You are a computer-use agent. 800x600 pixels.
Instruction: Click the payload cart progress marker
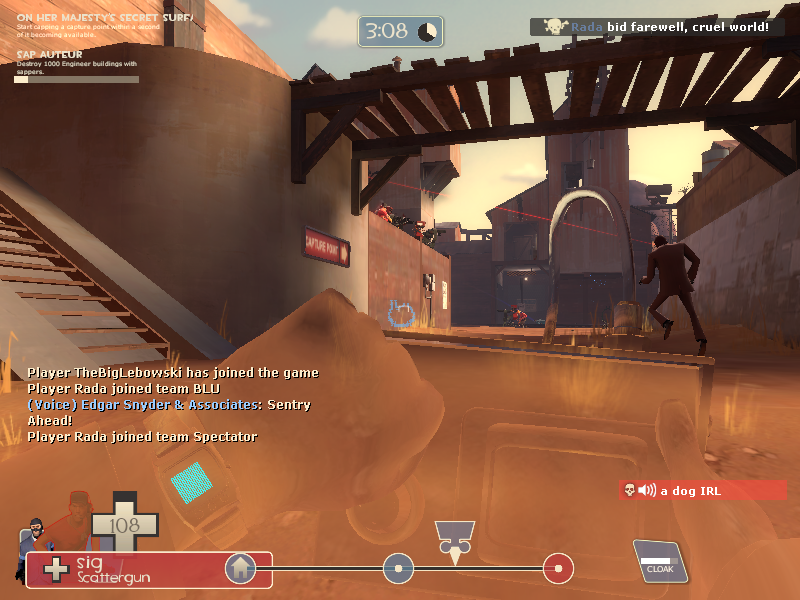coord(455,540)
